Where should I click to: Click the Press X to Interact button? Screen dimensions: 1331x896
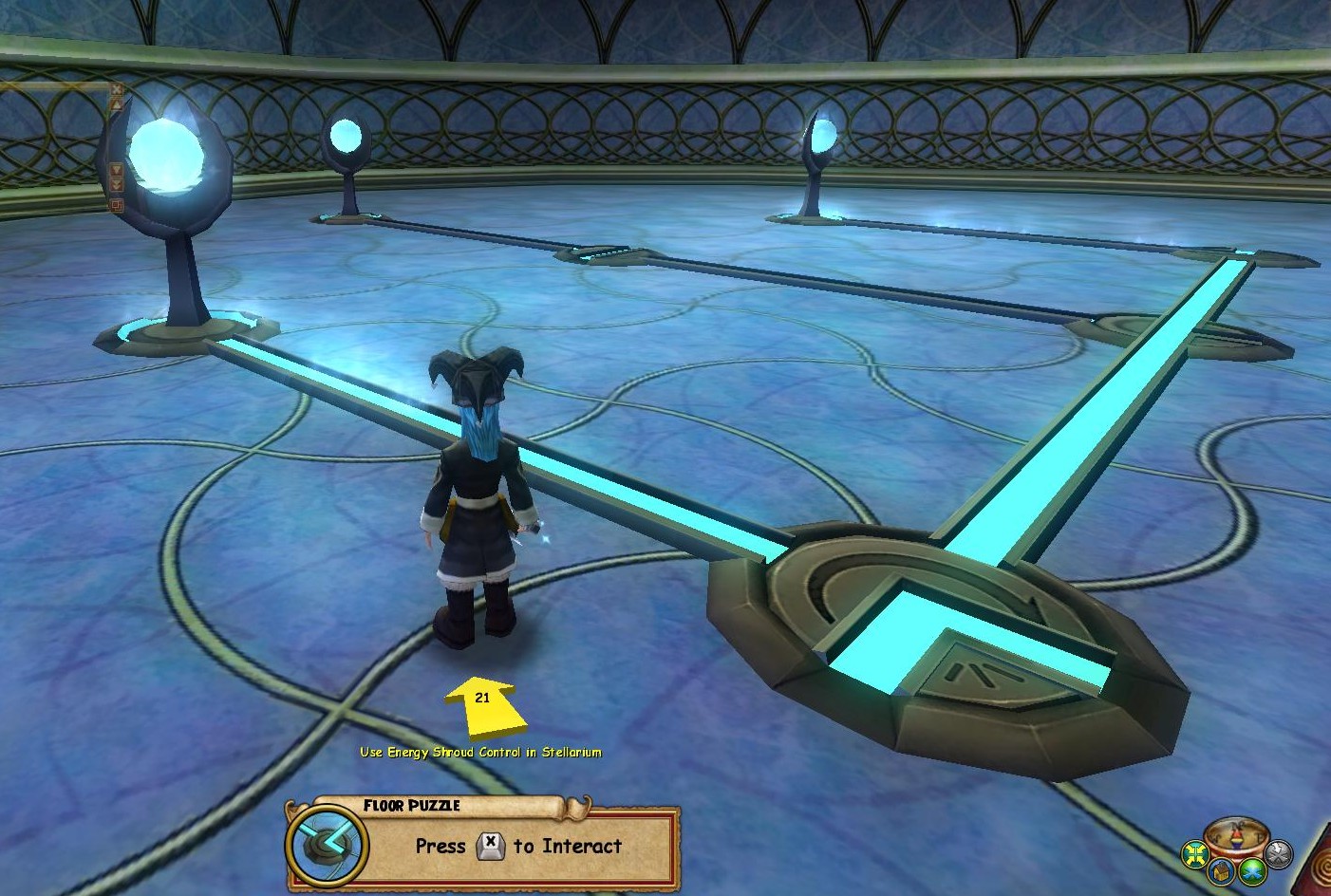click(x=517, y=847)
